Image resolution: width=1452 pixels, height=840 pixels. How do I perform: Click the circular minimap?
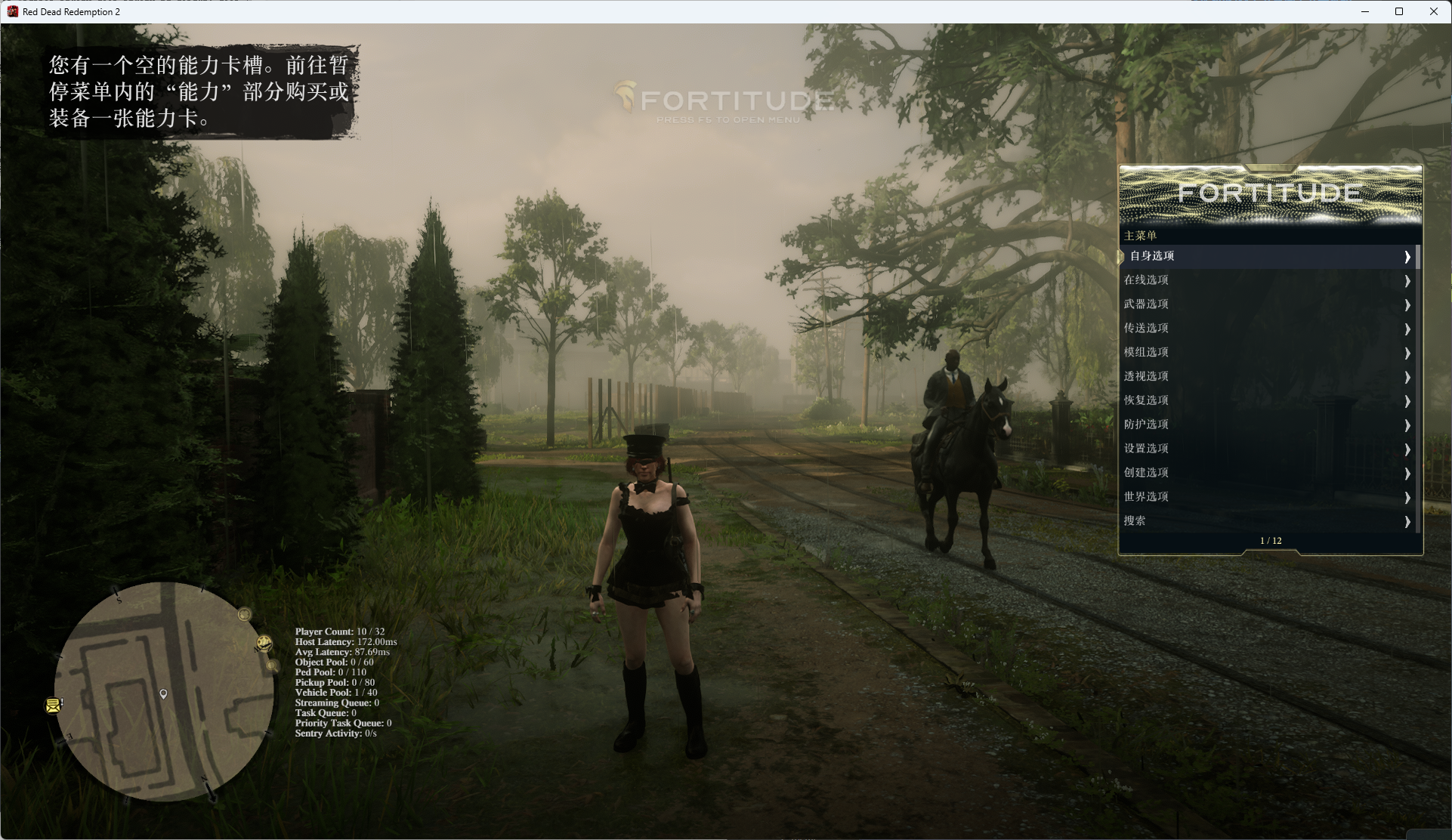163,691
